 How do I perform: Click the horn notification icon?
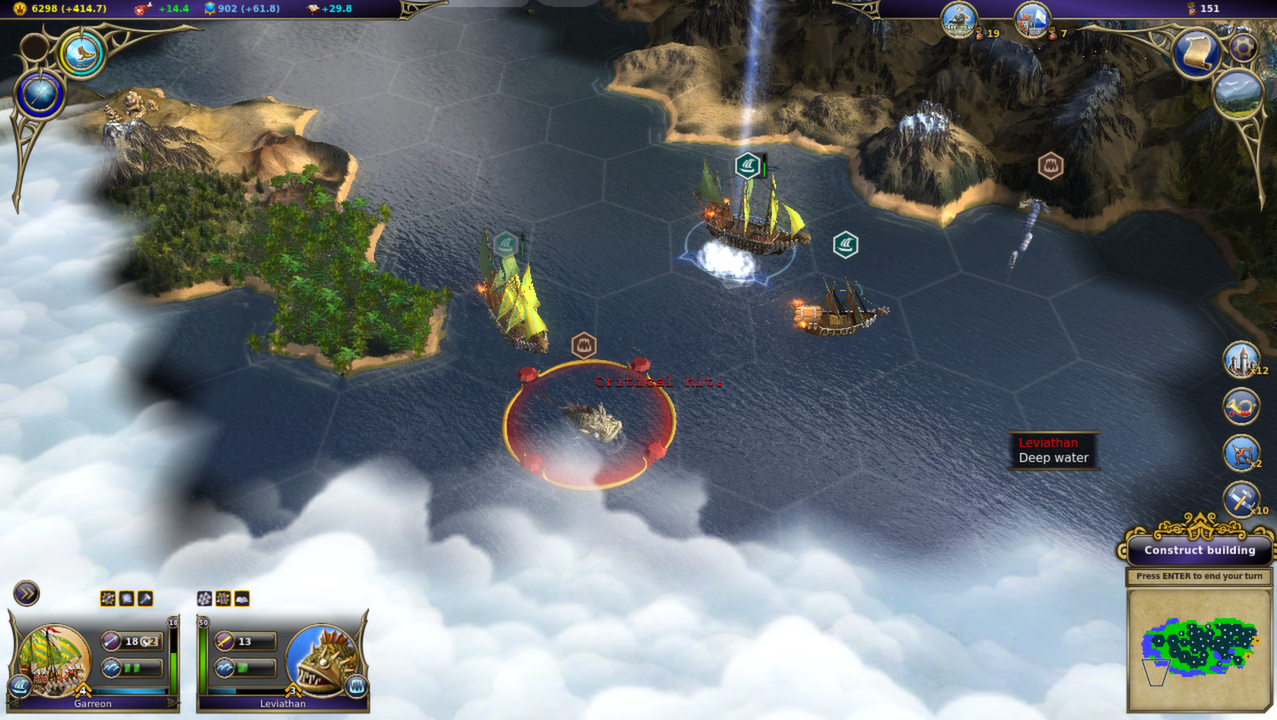coord(1241,406)
